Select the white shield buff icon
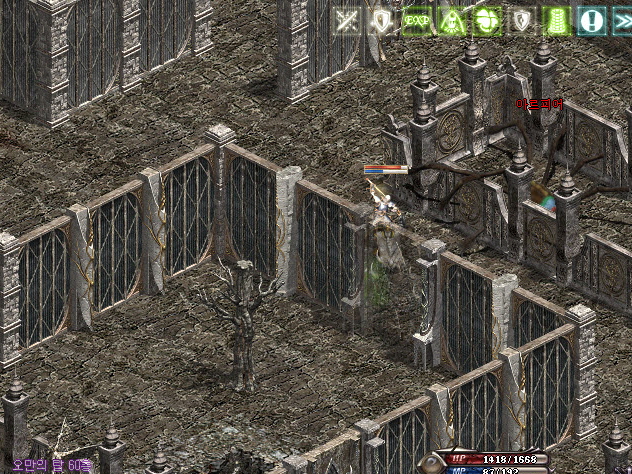Screen dimensions: 632x474 point(382,20)
